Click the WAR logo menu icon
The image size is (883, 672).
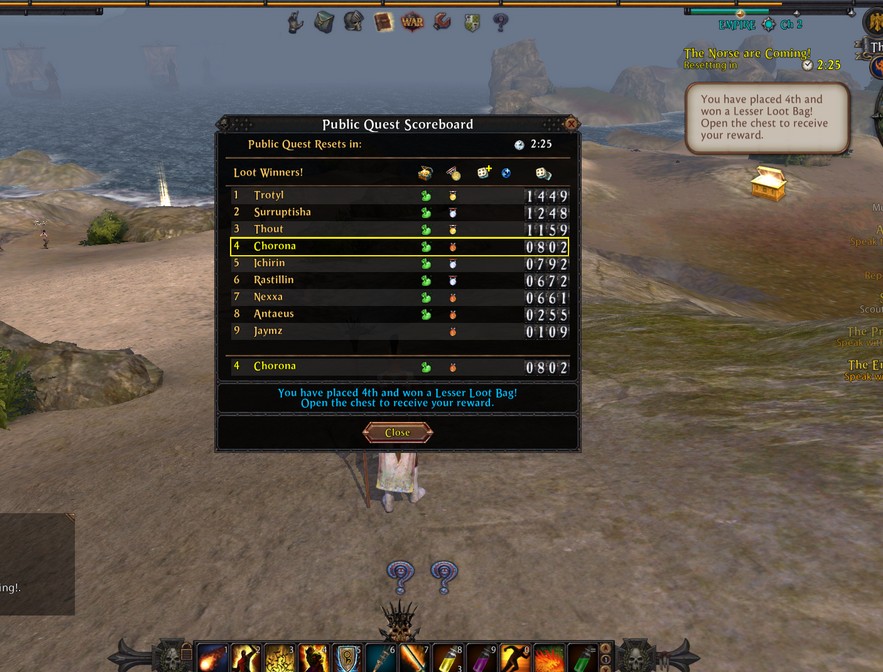pos(411,22)
